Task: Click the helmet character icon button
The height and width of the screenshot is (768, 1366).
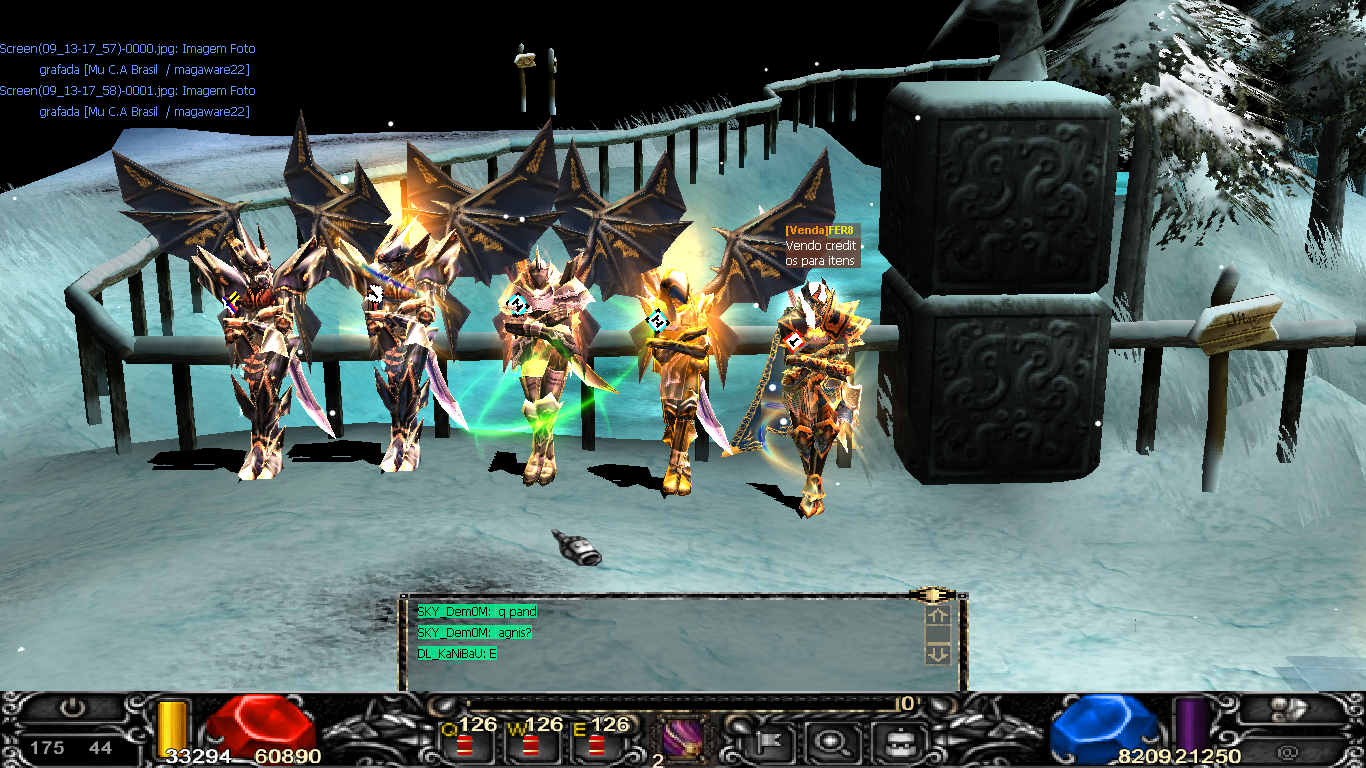Action: click(x=893, y=742)
